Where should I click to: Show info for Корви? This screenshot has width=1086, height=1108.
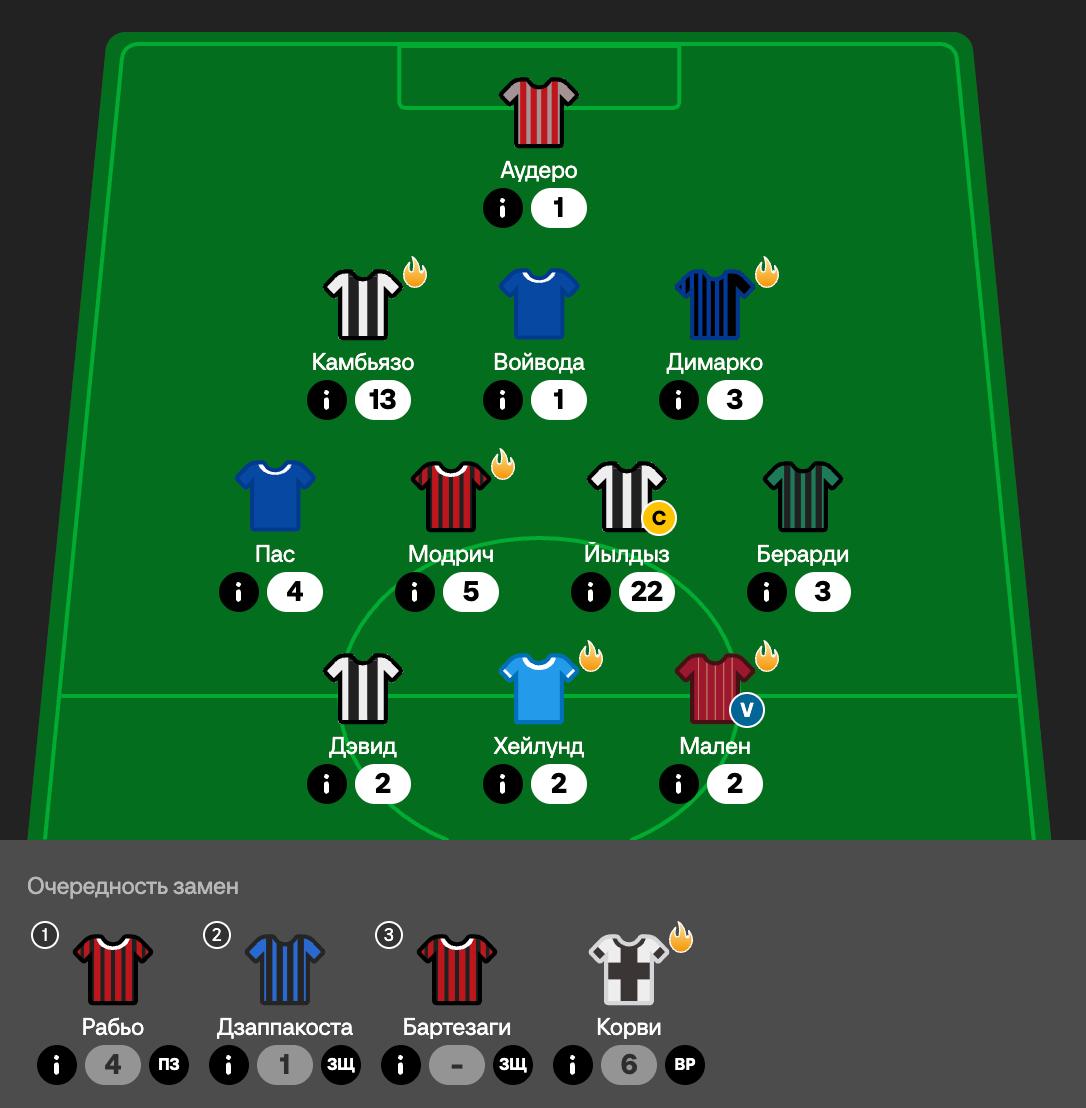point(573,1066)
